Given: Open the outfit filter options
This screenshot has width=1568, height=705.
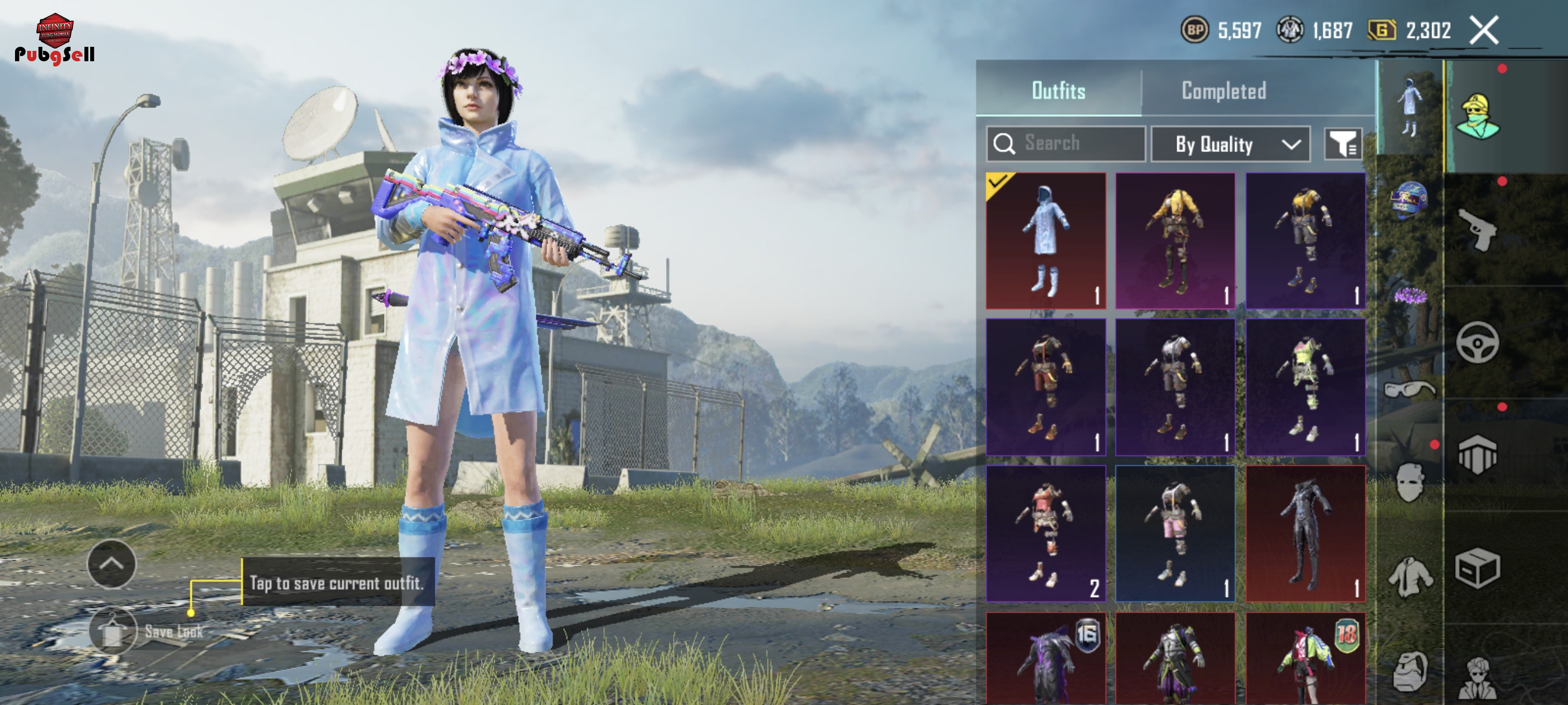Looking at the screenshot, I should [1343, 144].
